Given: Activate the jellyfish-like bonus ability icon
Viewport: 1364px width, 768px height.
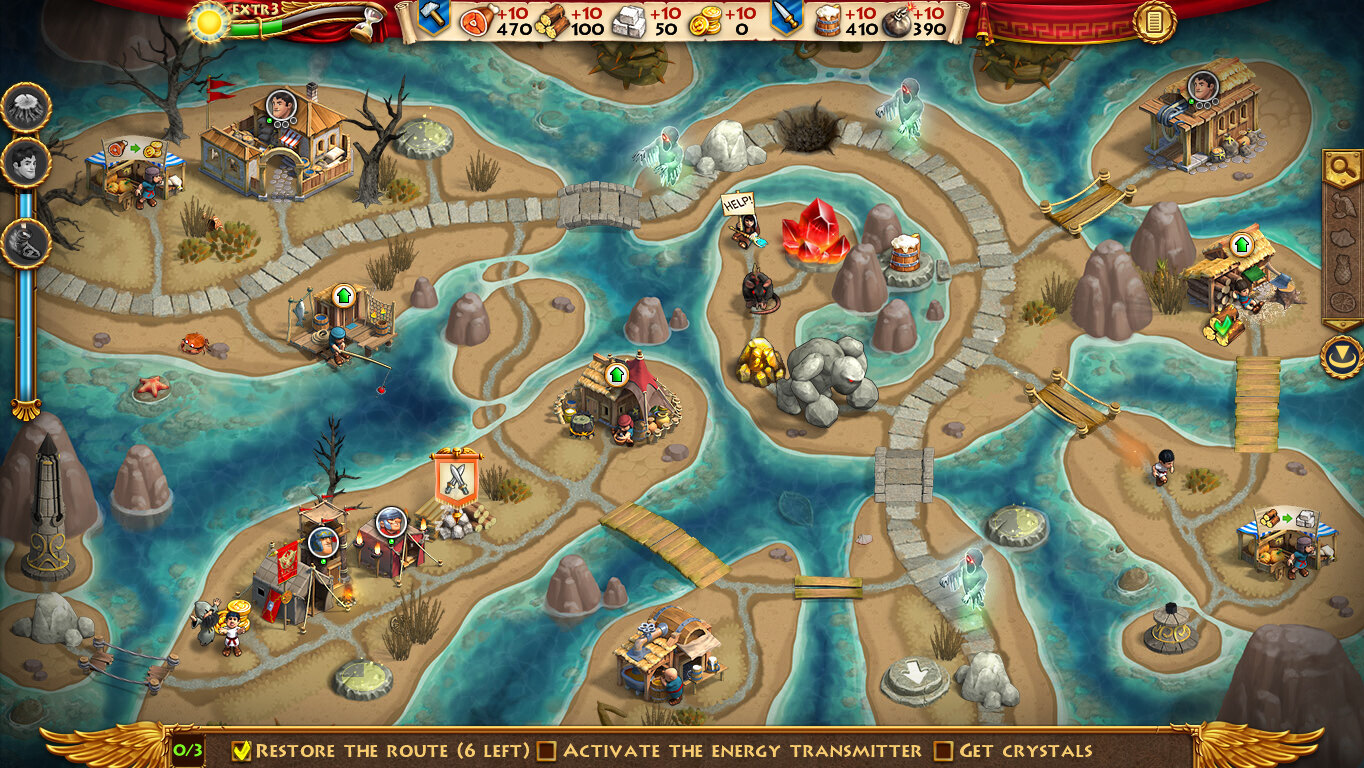Looking at the screenshot, I should [x=26, y=107].
